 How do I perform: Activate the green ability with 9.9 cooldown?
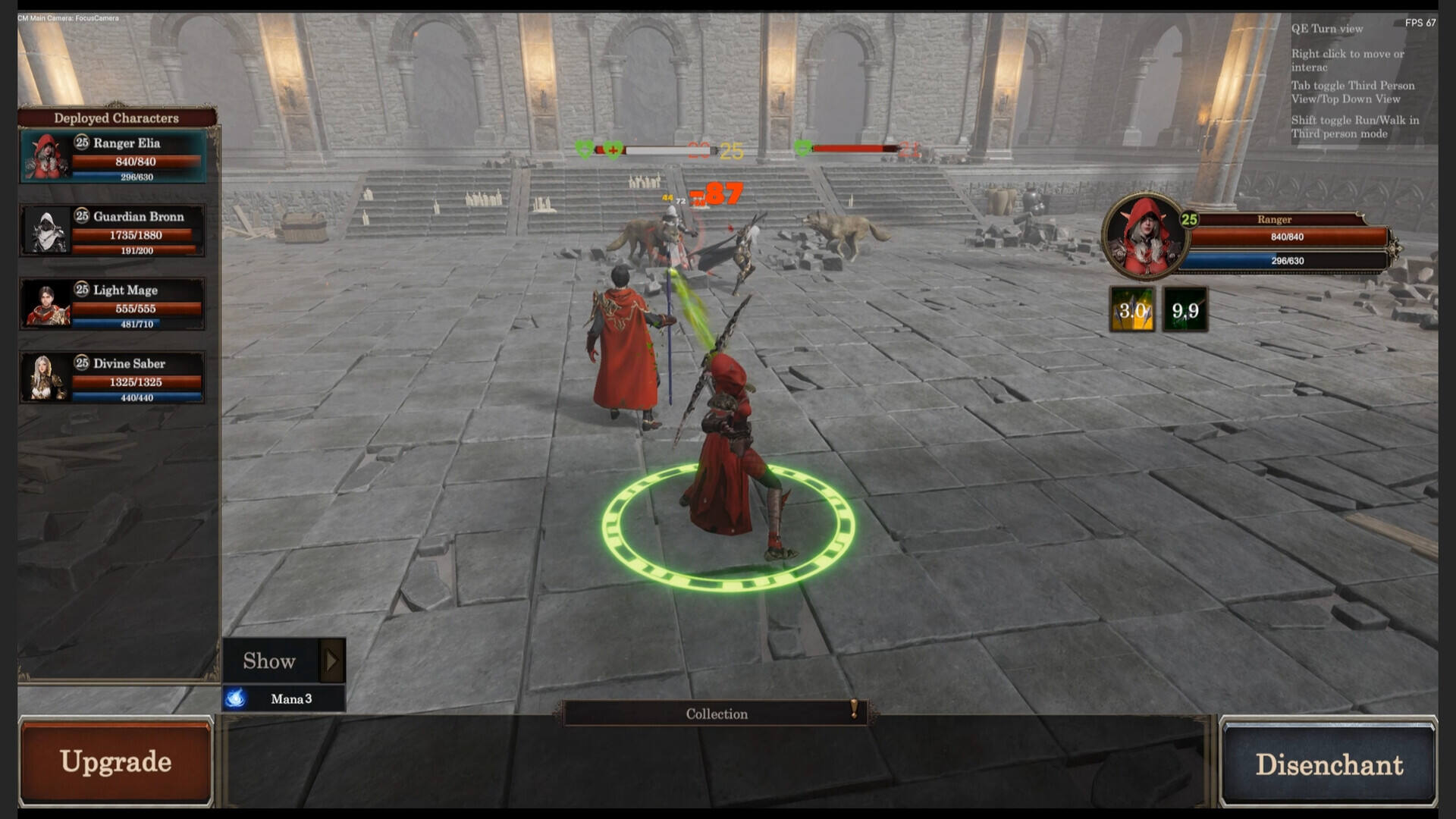pos(1185,309)
